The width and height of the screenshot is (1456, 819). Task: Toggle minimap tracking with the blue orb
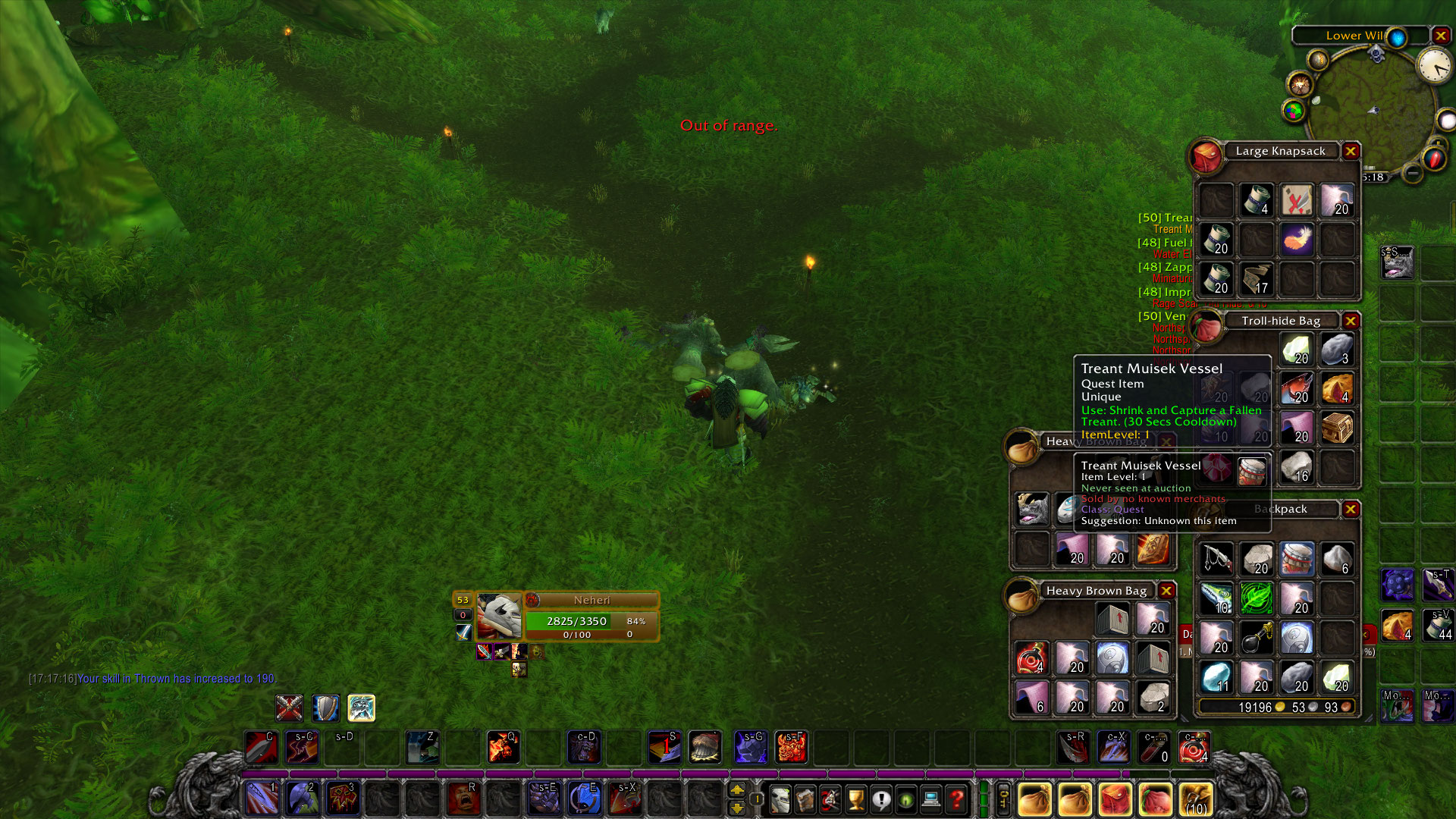coord(1398,37)
